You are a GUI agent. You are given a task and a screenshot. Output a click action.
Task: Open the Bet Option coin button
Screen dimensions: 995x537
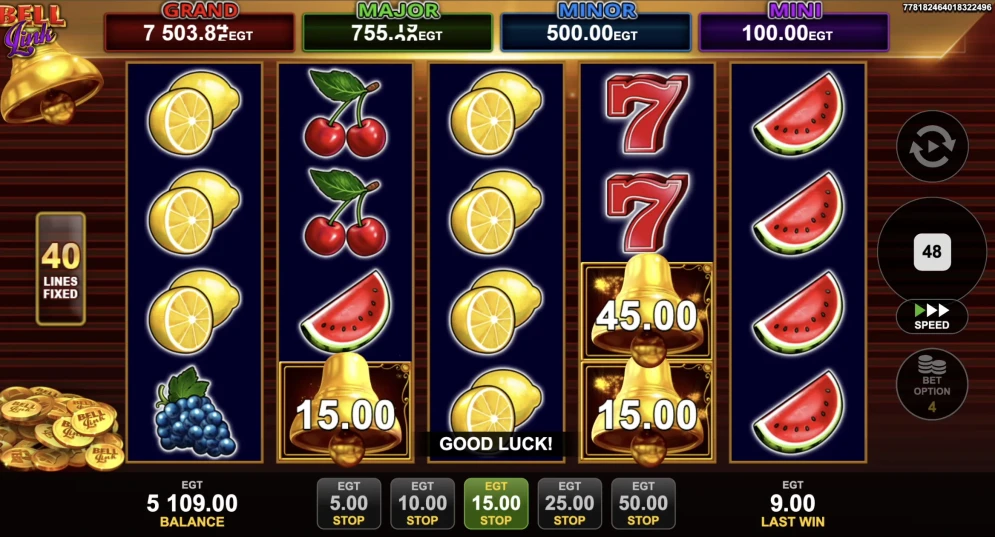932,384
